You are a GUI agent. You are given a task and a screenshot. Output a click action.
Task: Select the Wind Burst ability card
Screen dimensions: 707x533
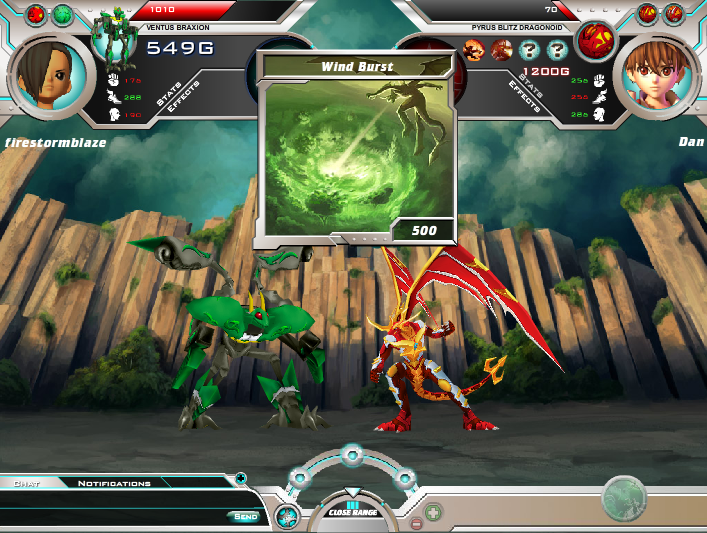pos(357,150)
